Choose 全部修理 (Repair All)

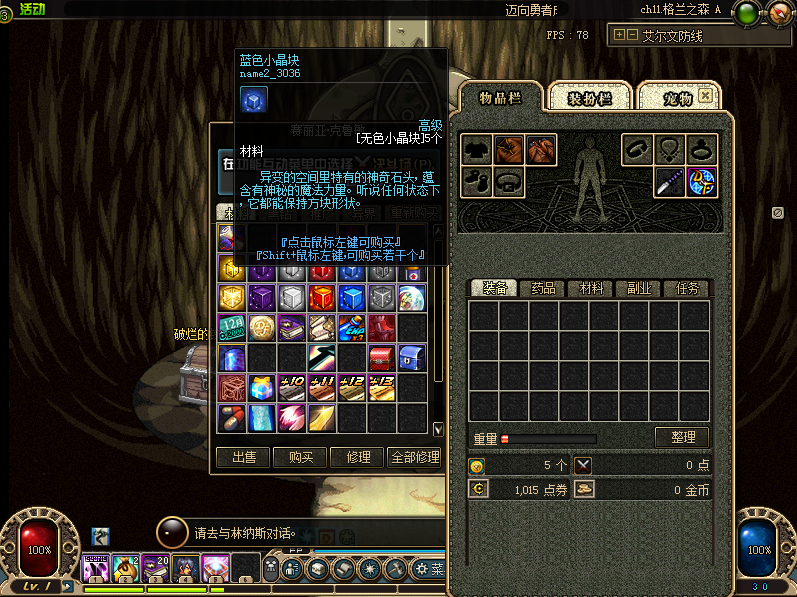(414, 457)
